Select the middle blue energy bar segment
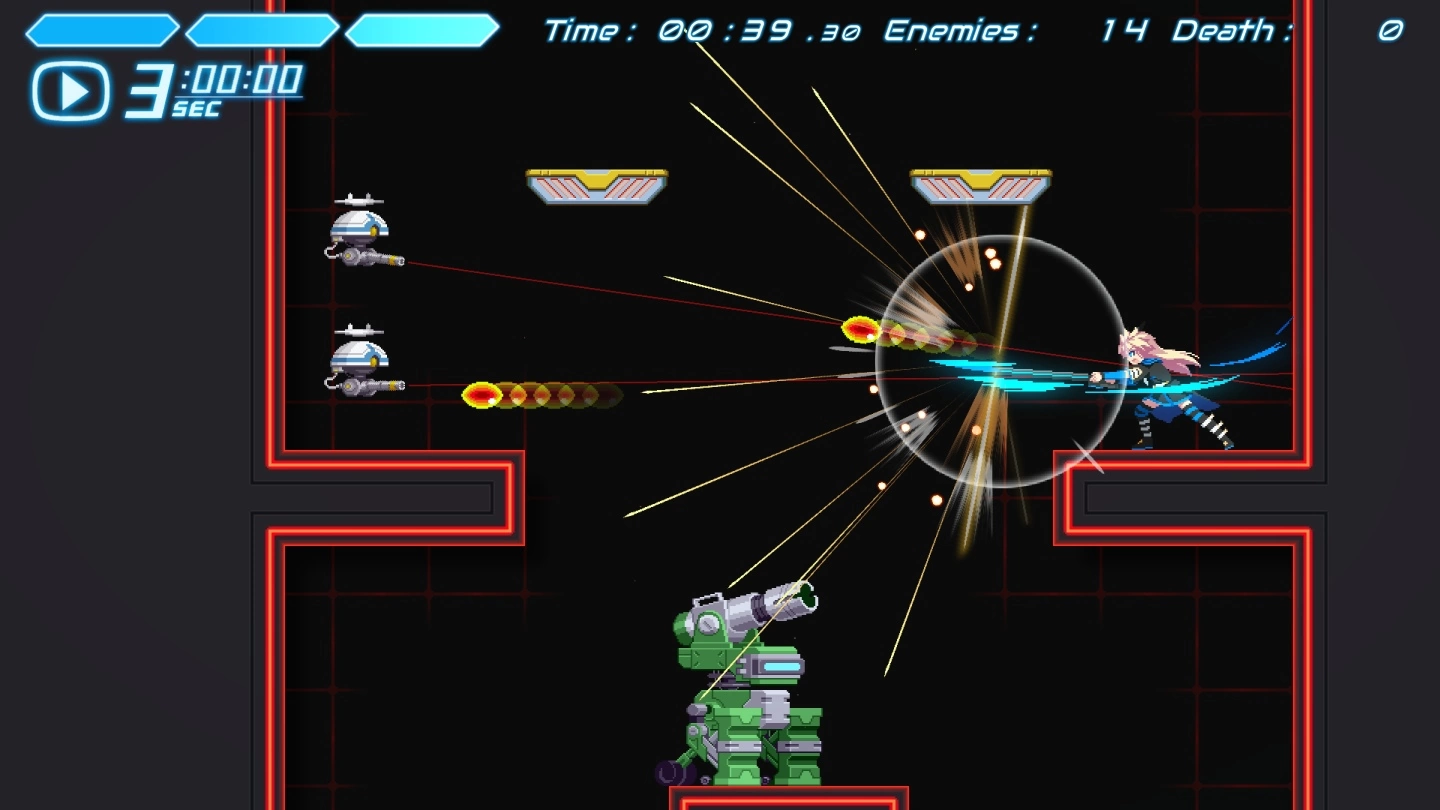 [x=262, y=29]
